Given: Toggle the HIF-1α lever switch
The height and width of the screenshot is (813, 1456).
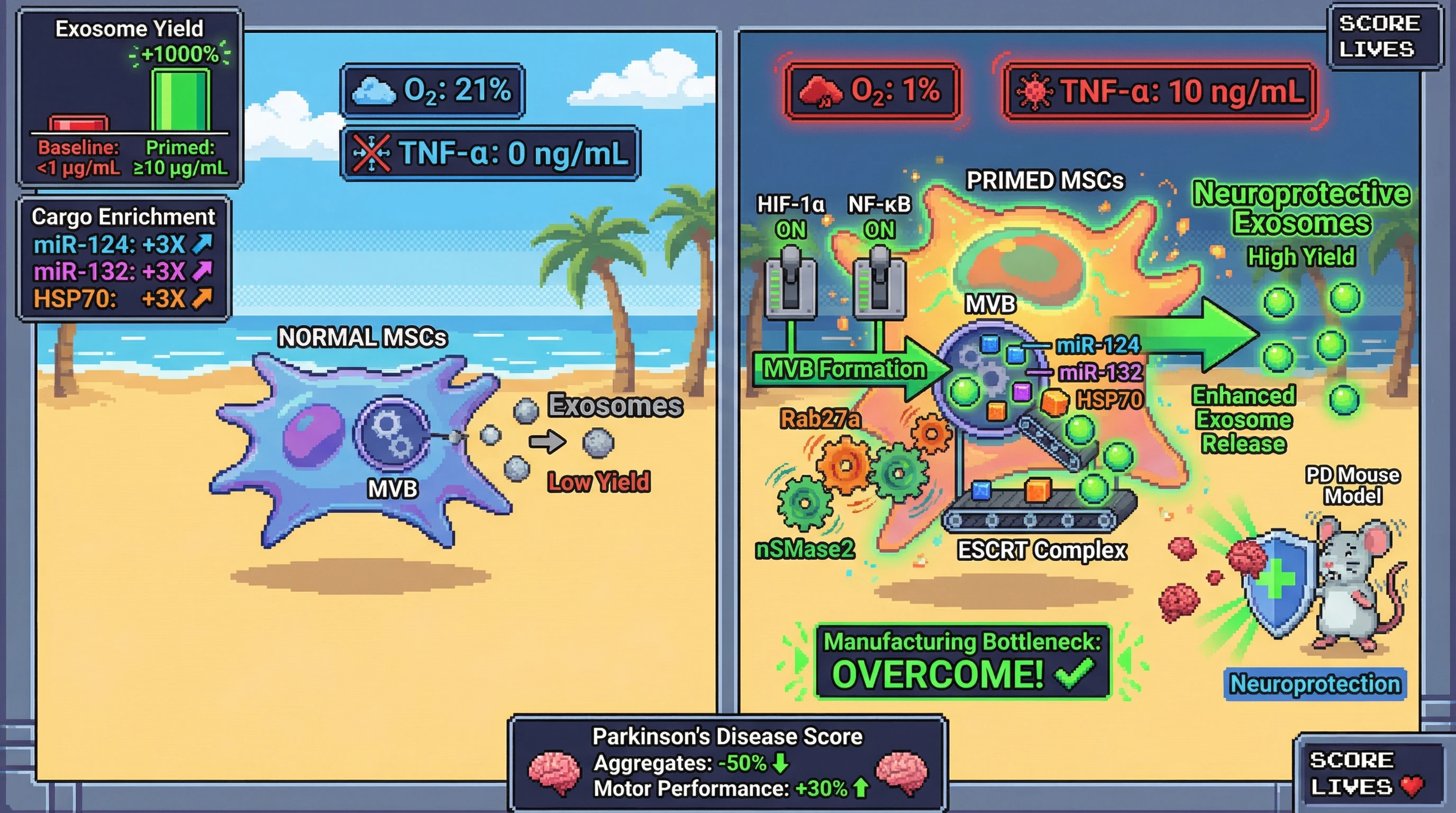Looking at the screenshot, I should coord(790,283).
